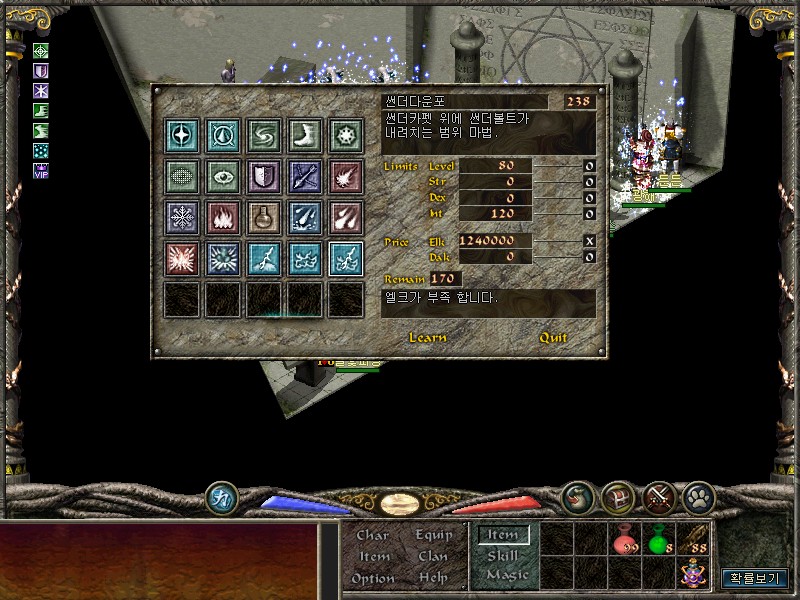Switch quick slots to Skill
Image resolution: width=800 pixels, height=600 pixels.
click(503, 556)
